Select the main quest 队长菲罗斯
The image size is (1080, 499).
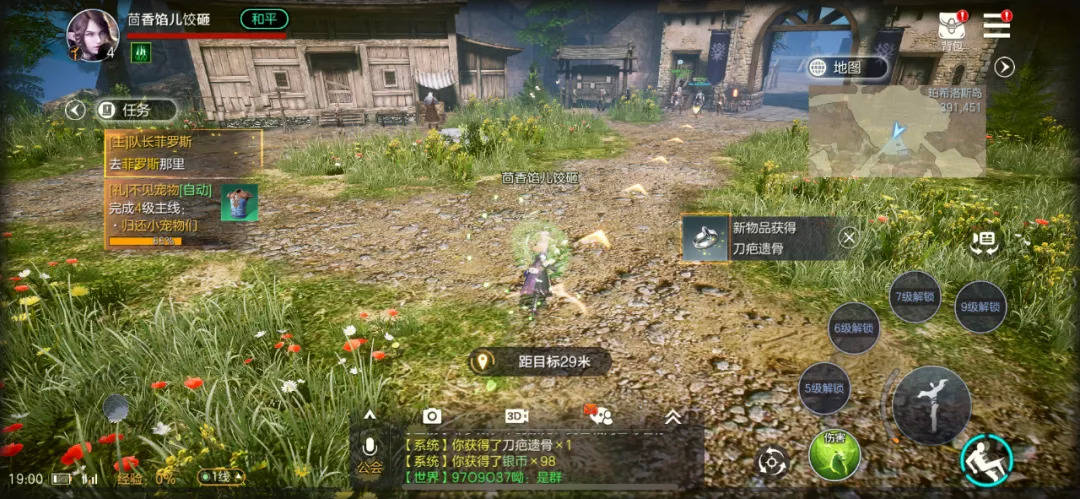pos(183,152)
